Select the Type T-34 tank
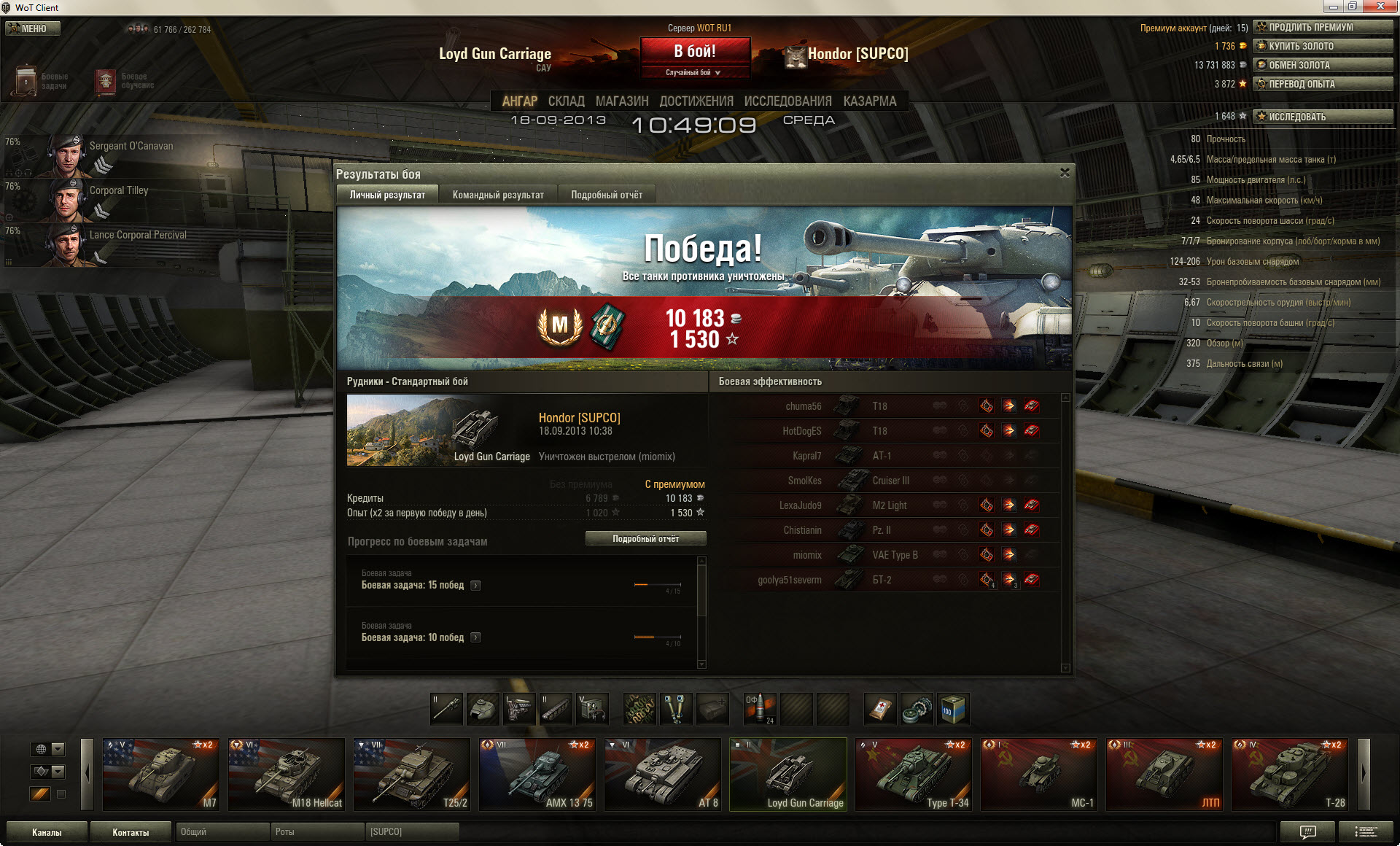This screenshot has width=1400, height=846. [913, 775]
